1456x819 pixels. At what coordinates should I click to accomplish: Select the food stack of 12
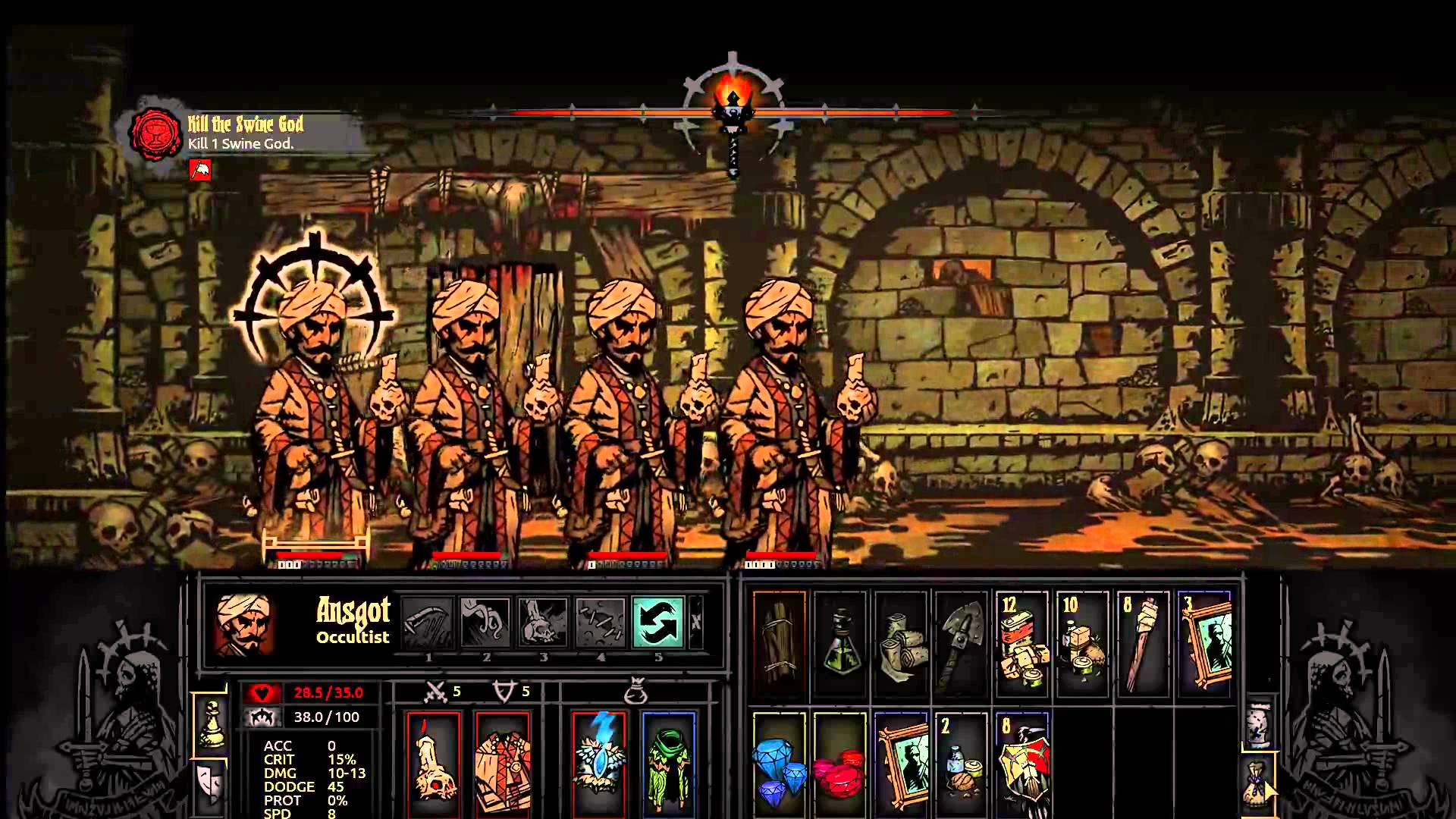point(1021,643)
